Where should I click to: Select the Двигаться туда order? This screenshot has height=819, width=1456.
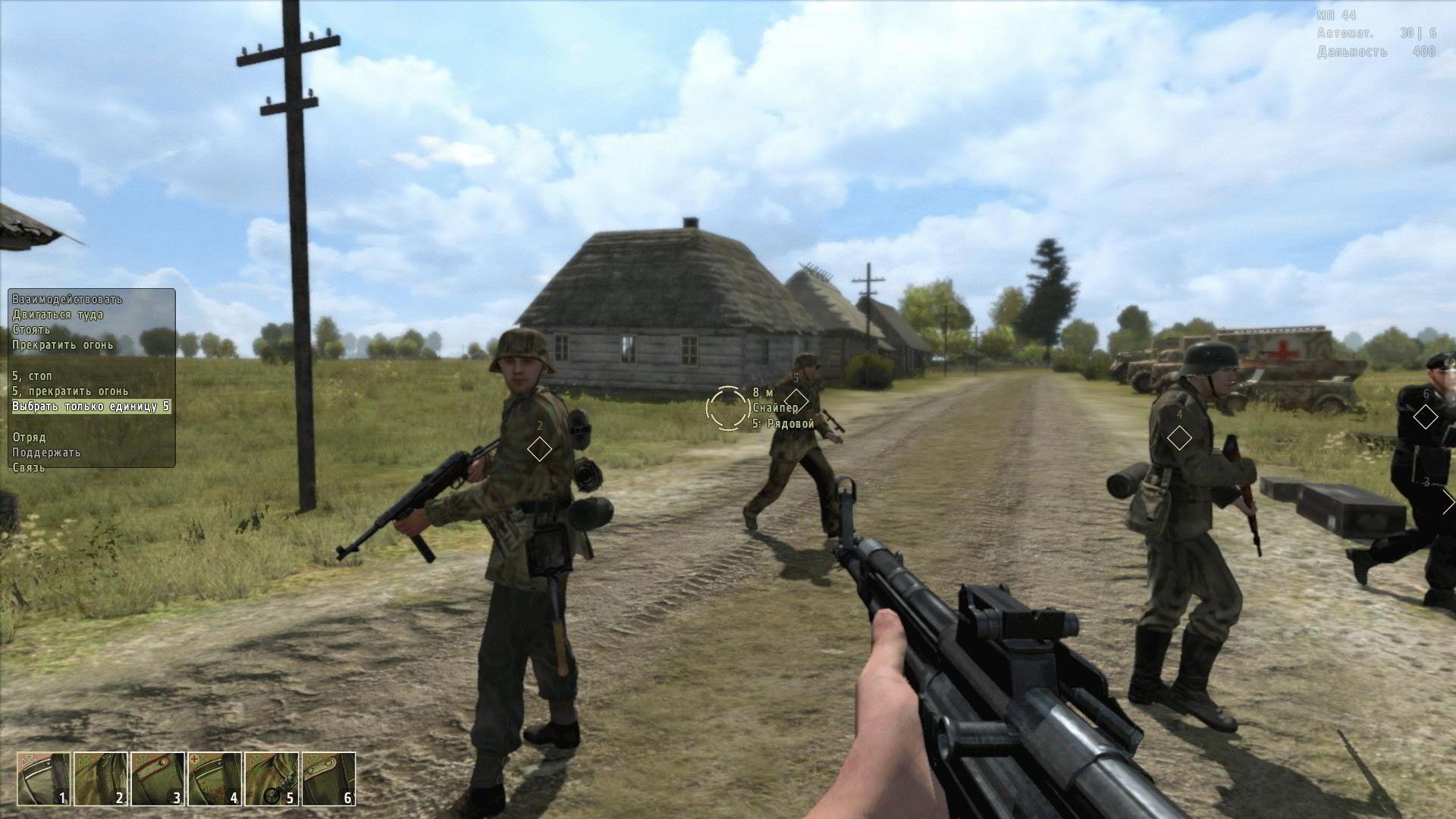tap(58, 315)
